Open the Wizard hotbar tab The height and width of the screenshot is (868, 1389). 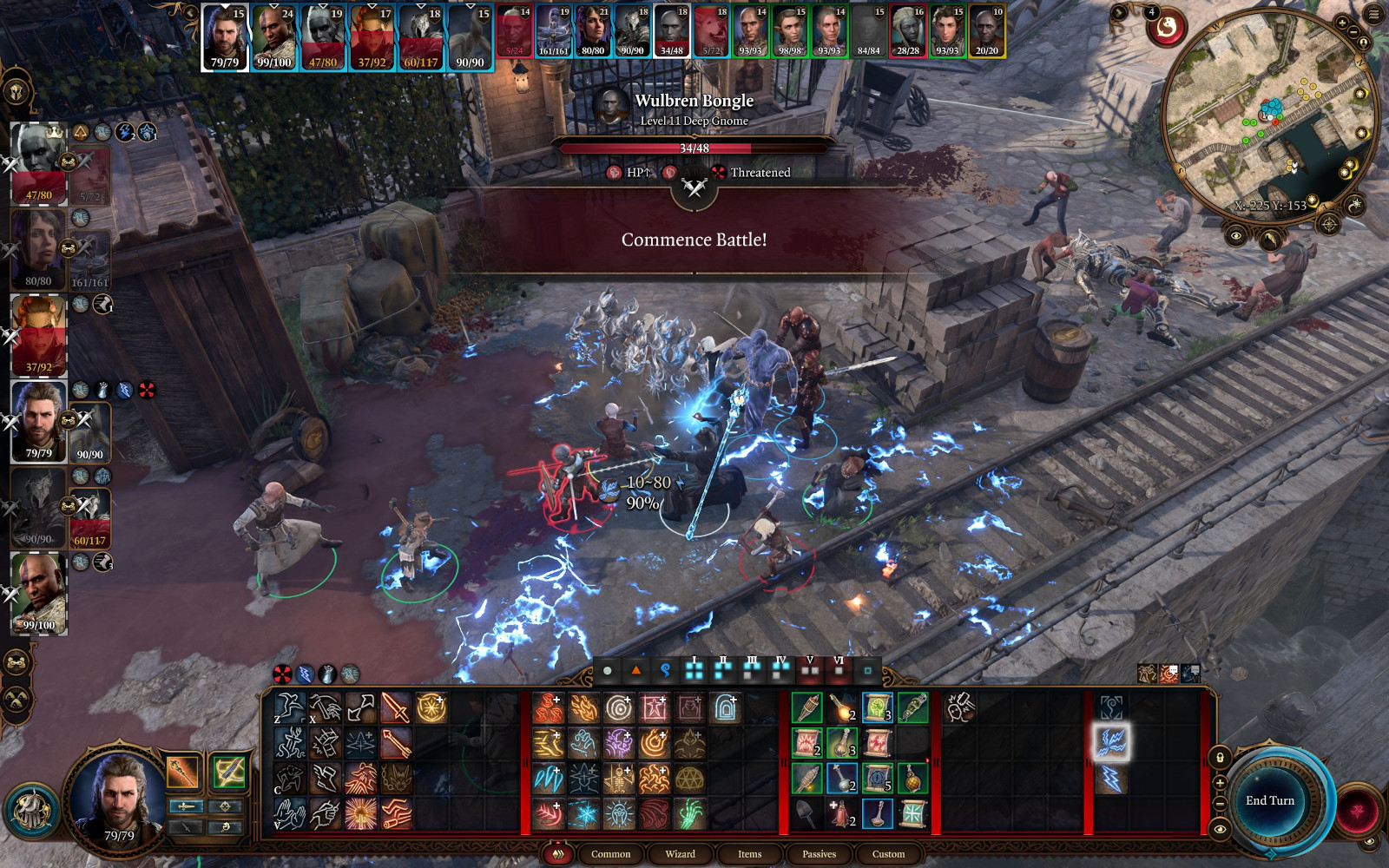[x=680, y=854]
